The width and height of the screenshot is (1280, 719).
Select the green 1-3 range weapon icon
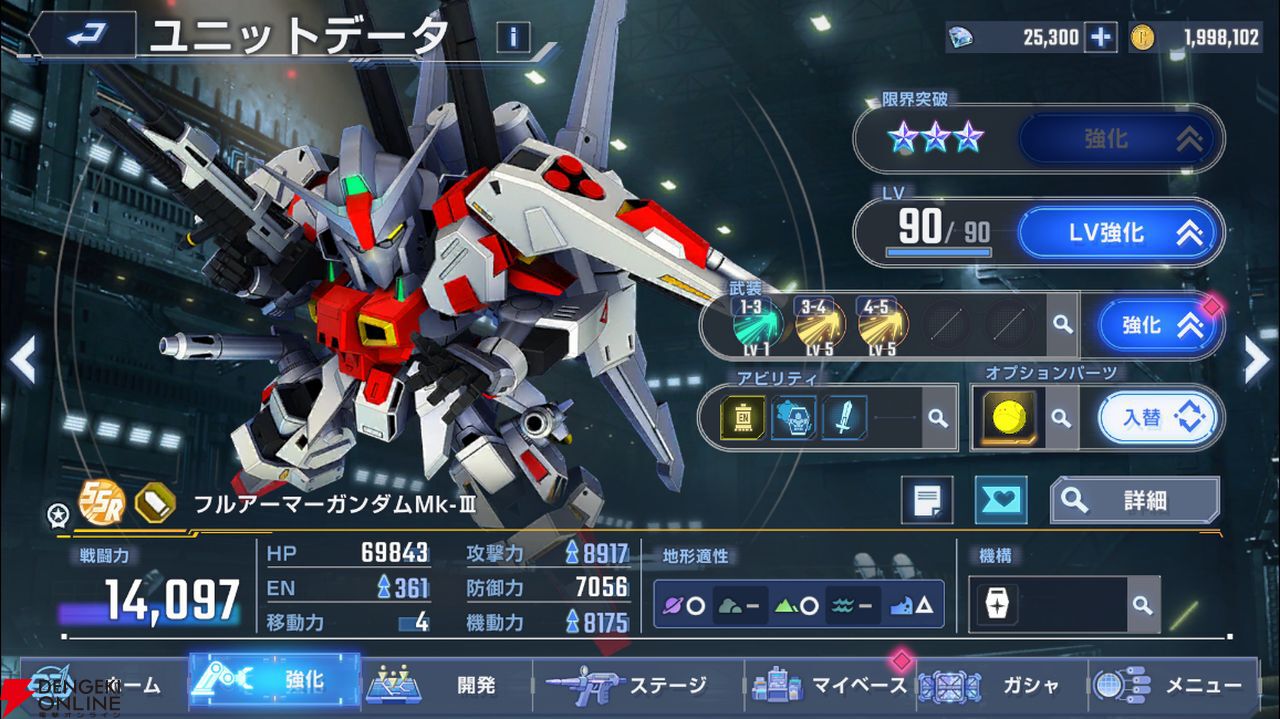point(757,325)
